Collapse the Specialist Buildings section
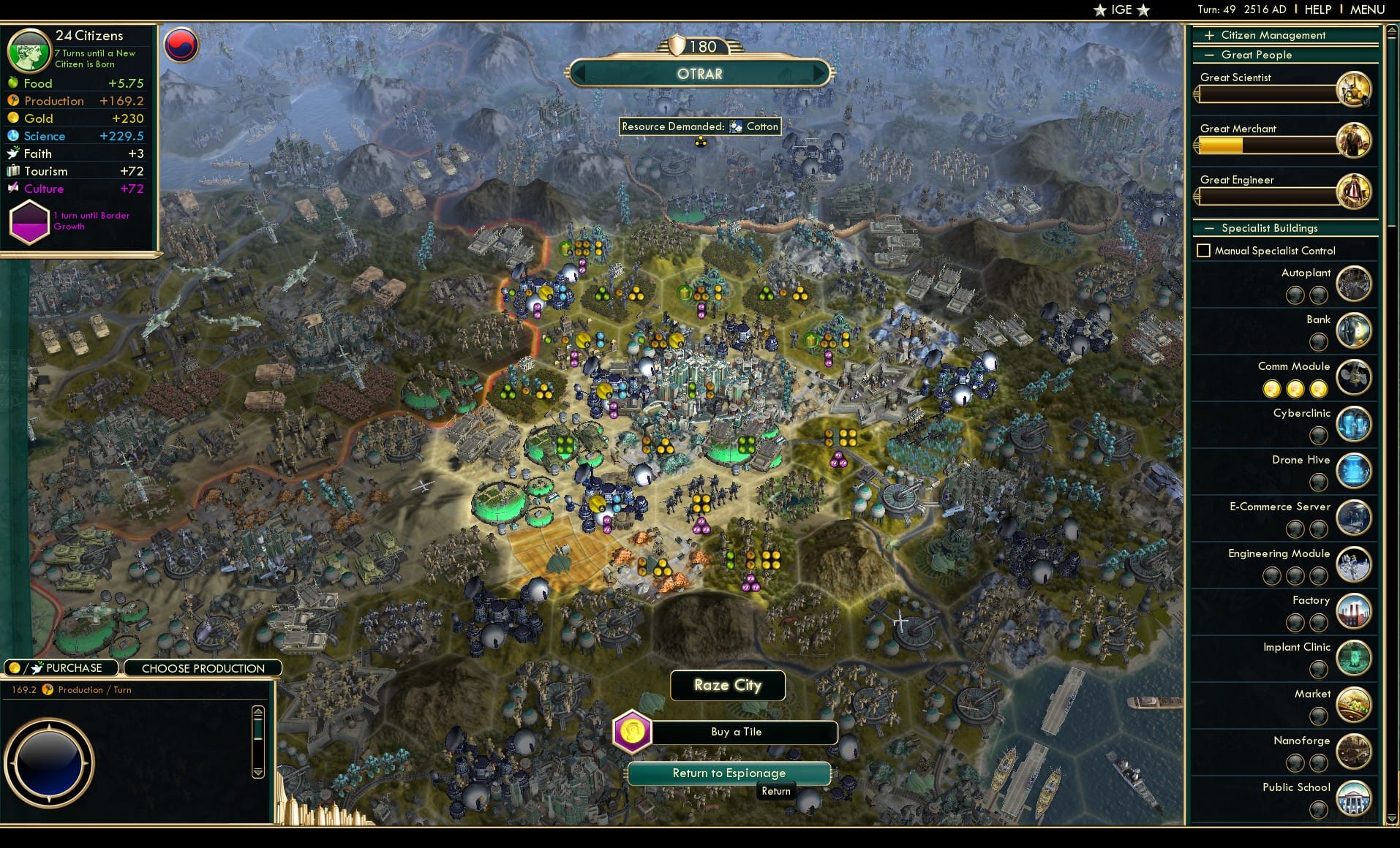Image resolution: width=1400 pixels, height=848 pixels. click(x=1208, y=228)
